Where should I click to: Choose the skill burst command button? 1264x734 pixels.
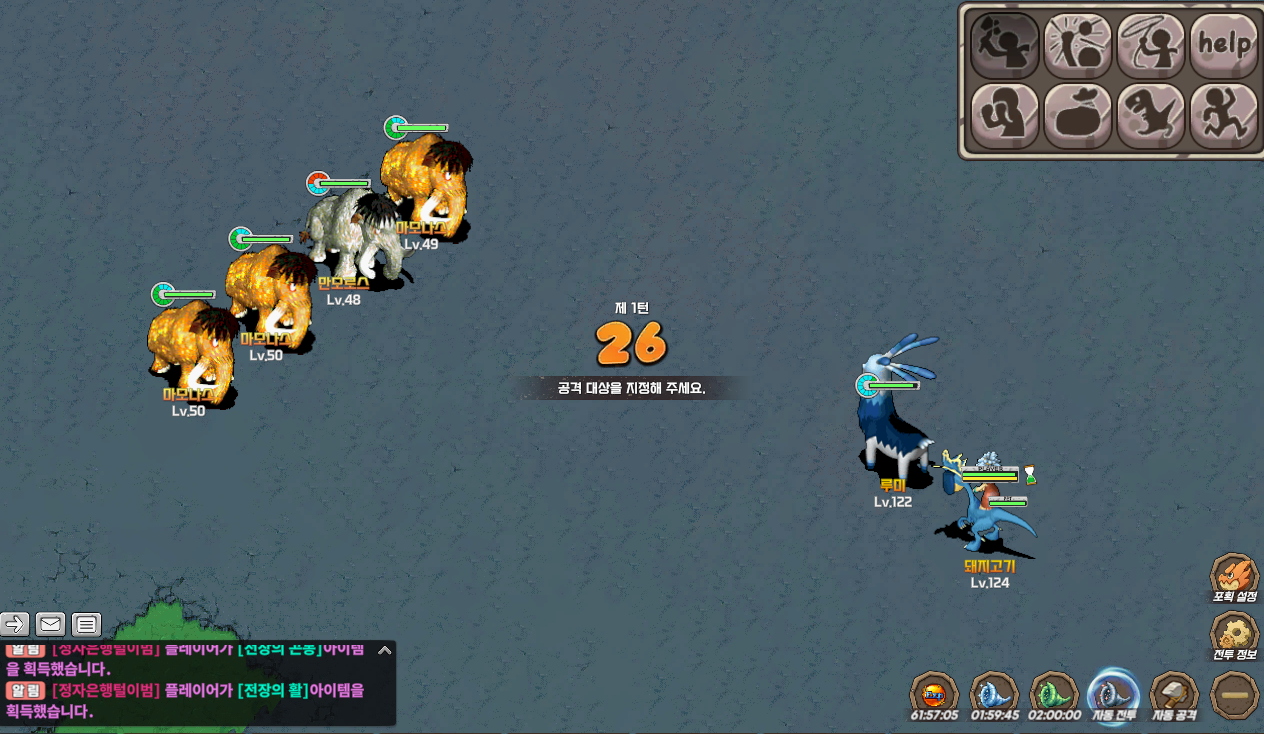click(1078, 45)
